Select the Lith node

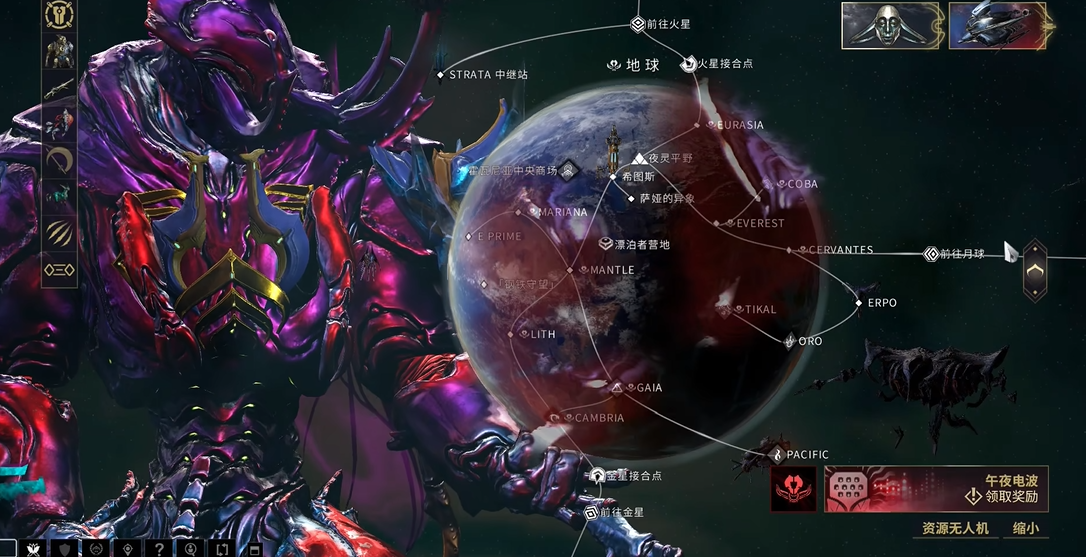coord(525,334)
